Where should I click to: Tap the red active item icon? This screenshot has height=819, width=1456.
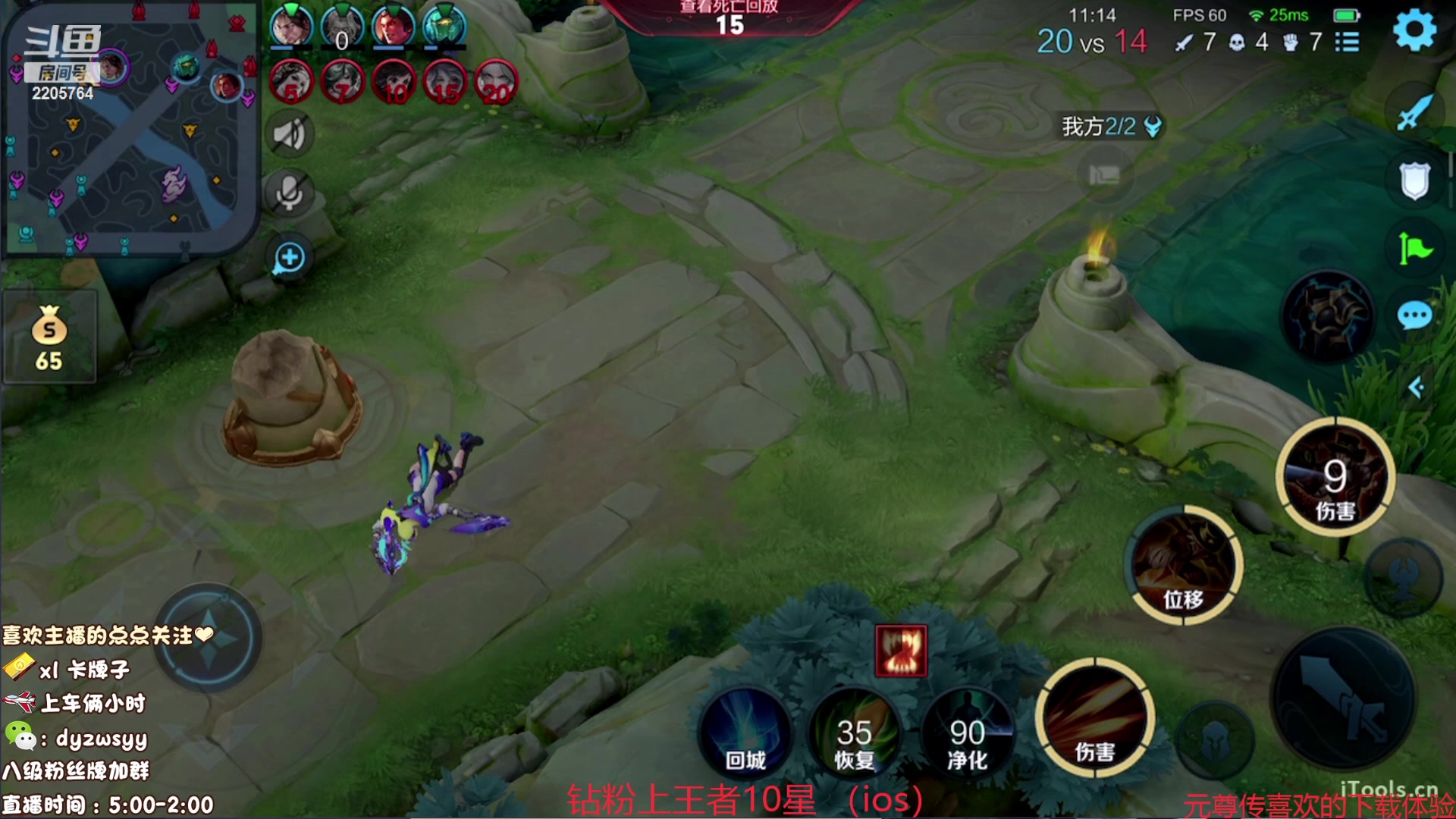pos(901,651)
